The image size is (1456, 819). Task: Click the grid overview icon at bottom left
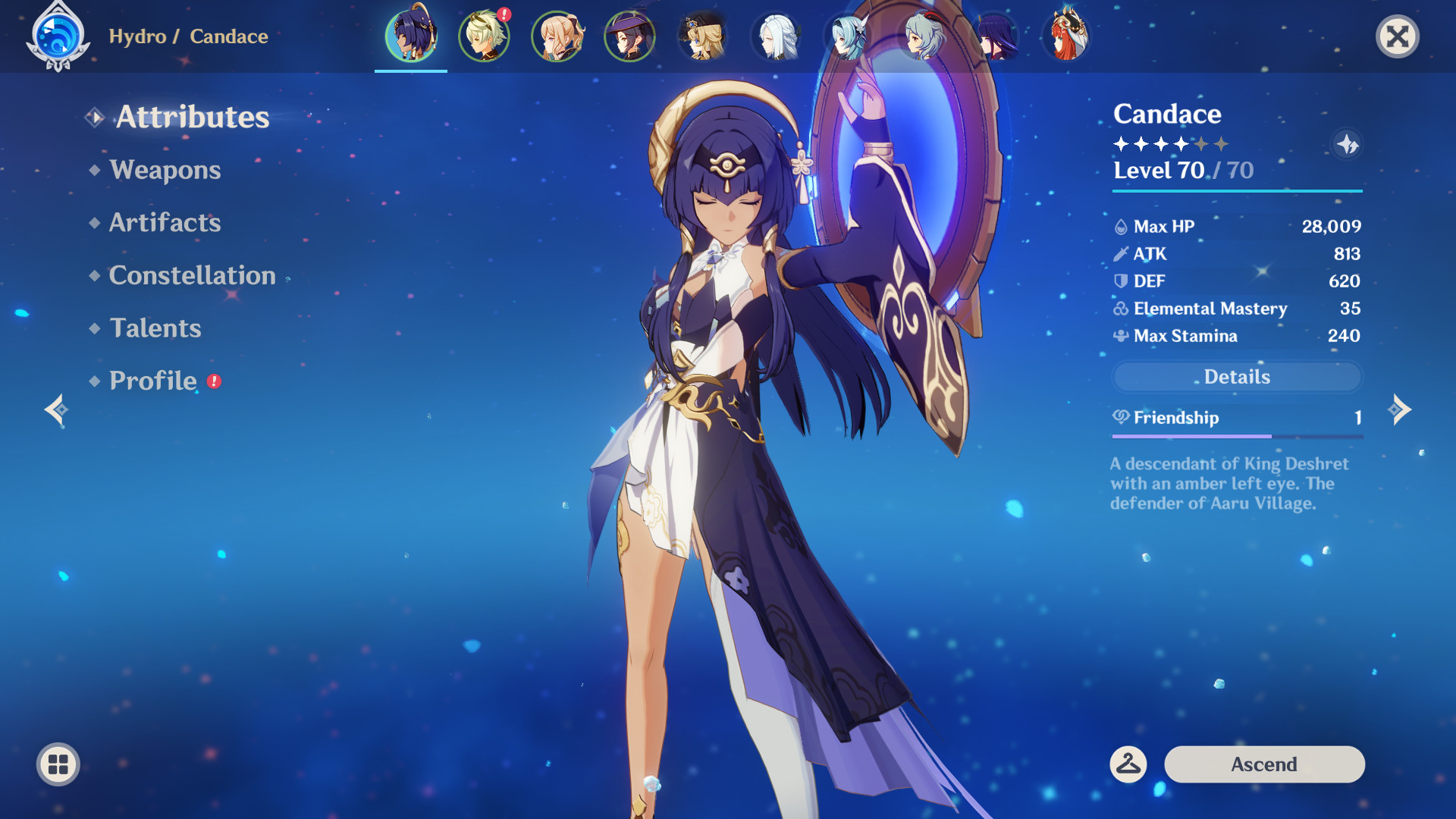click(x=58, y=764)
